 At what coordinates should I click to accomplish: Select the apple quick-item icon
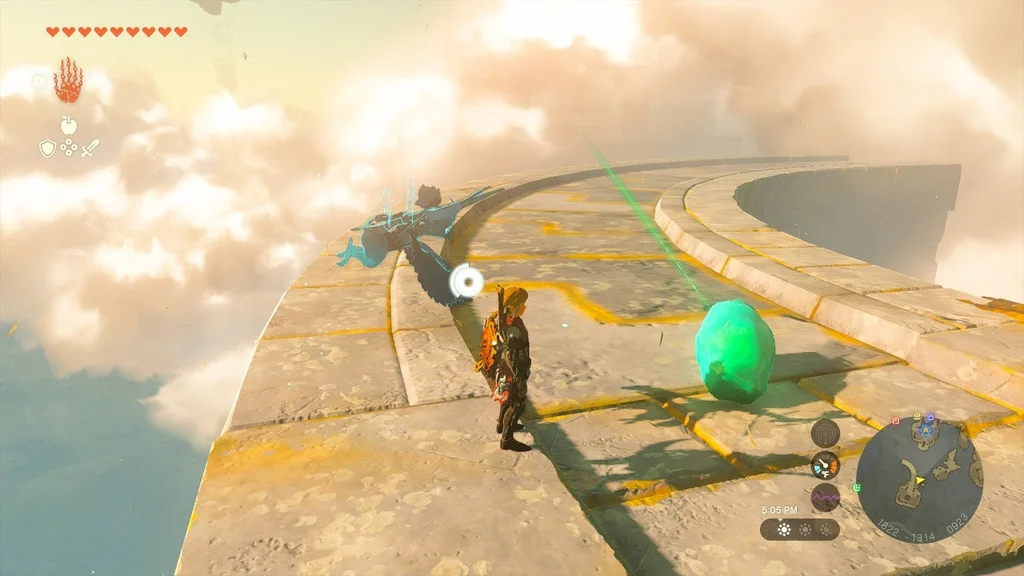[68, 125]
